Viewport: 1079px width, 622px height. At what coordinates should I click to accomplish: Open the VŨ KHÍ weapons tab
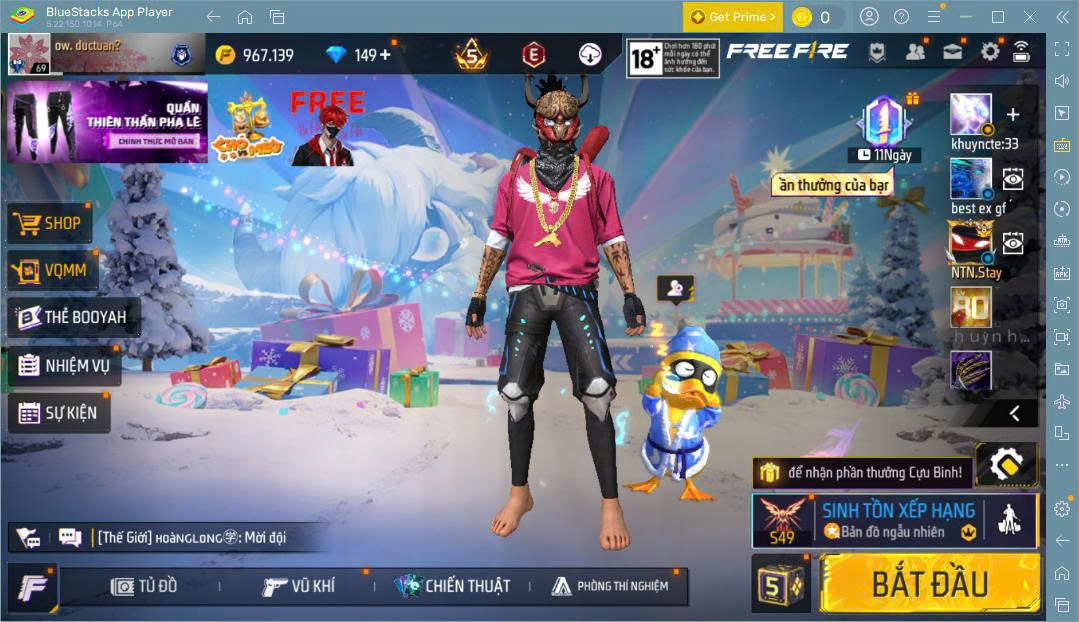298,586
